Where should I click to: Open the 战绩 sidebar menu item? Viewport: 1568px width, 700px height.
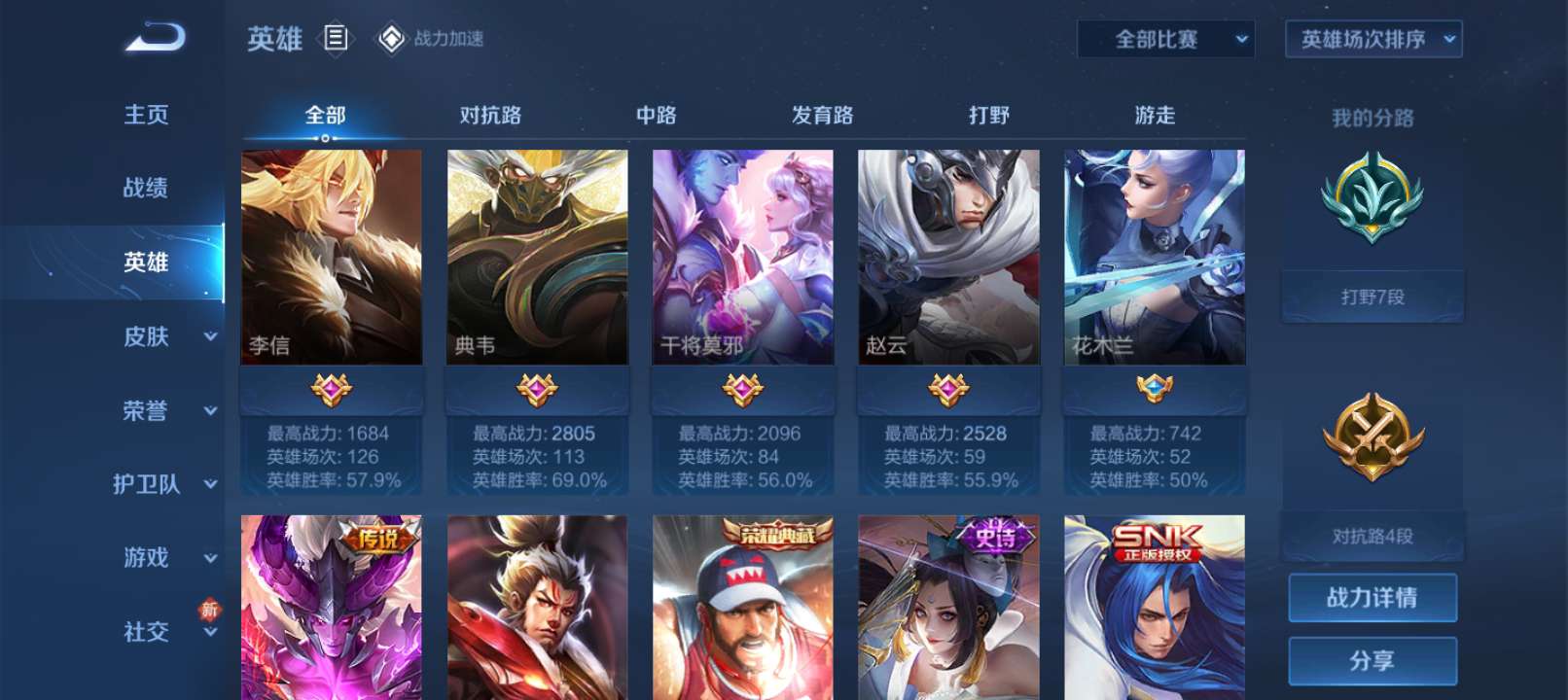click(146, 189)
